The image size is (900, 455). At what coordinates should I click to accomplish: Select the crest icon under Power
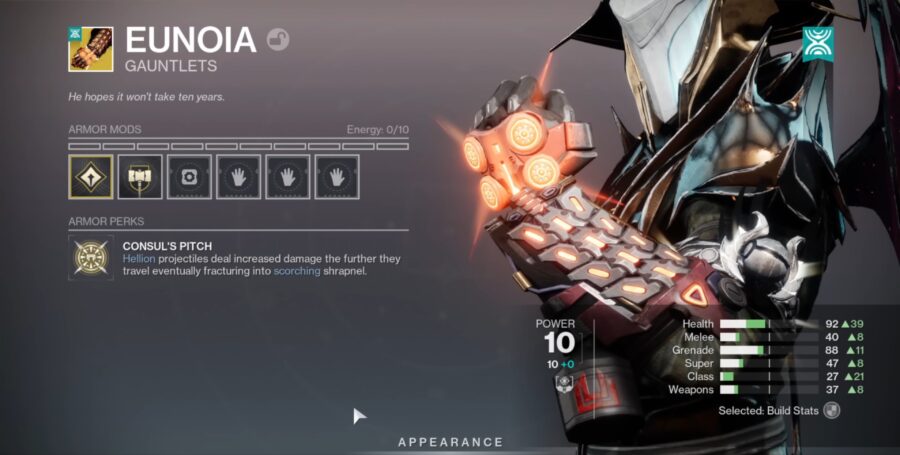563,384
